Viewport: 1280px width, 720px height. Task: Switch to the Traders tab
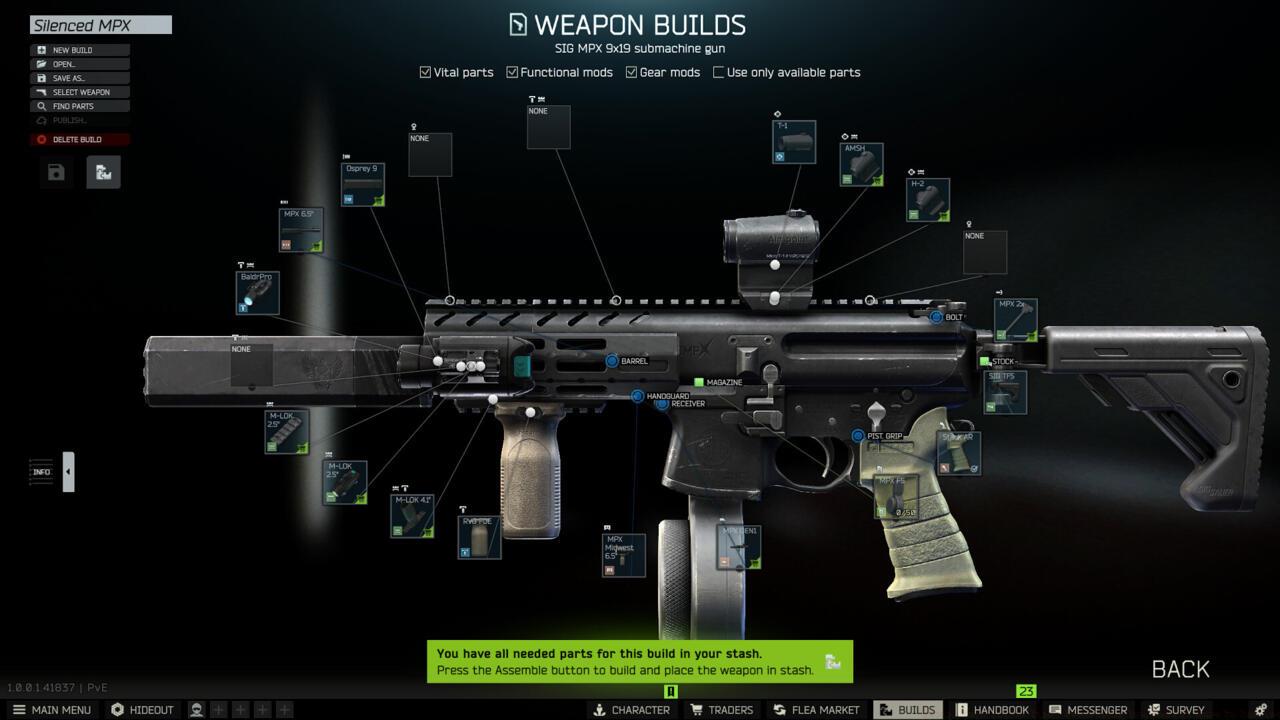[722, 710]
